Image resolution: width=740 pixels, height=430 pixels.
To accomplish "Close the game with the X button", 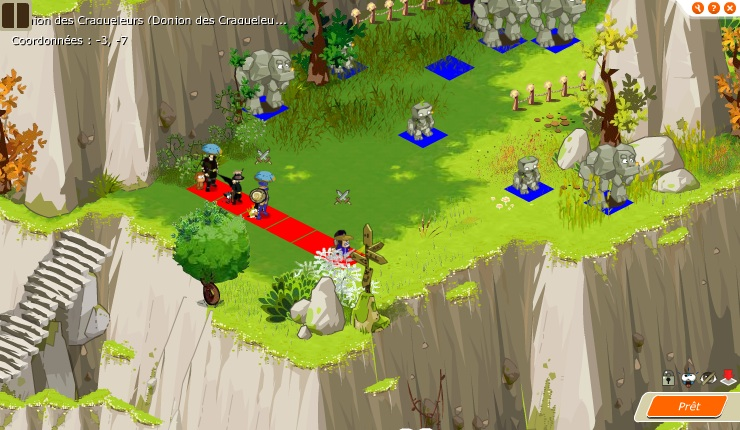I will point(730,8).
